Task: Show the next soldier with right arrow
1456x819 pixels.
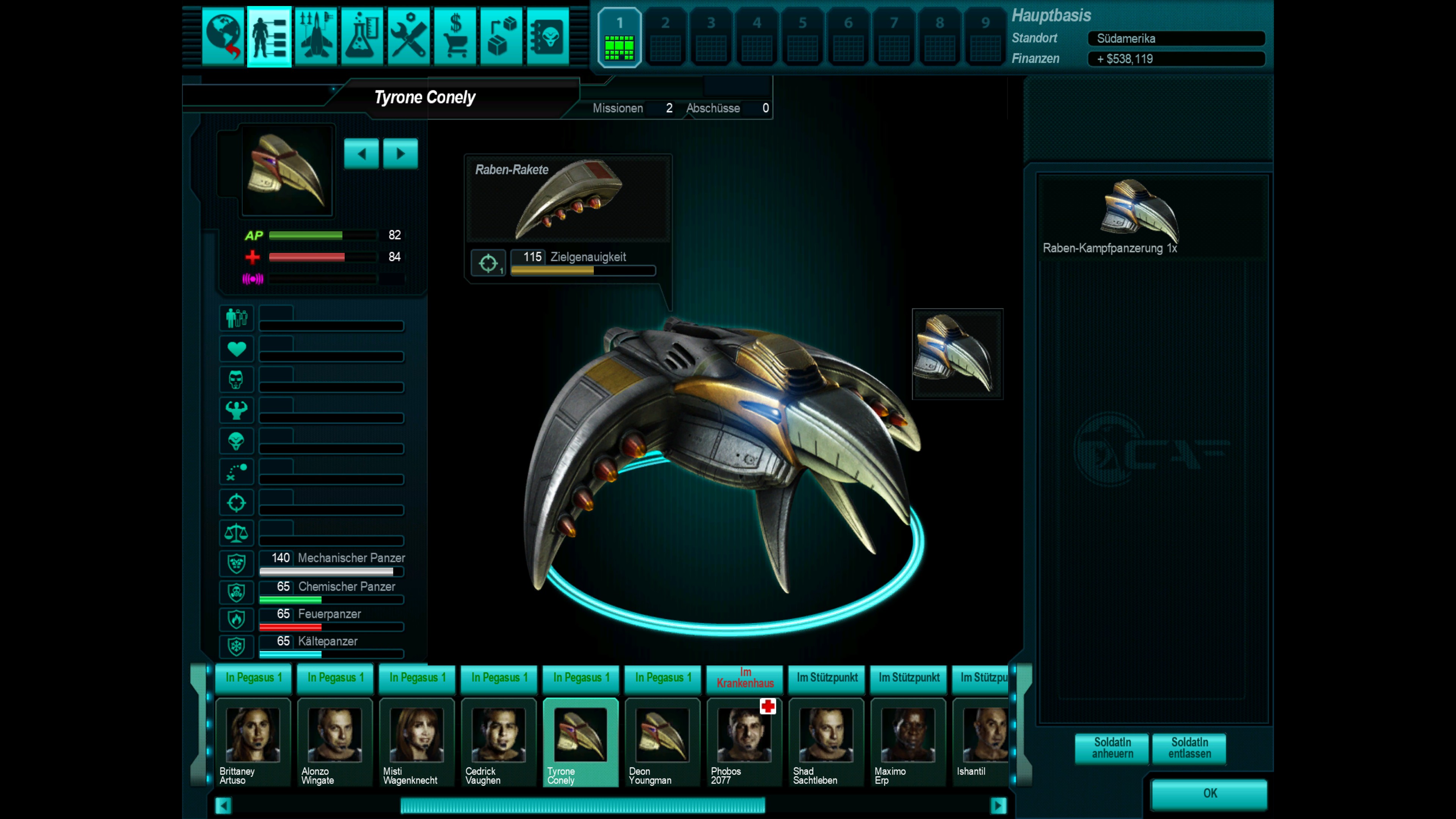Action: coord(400,154)
